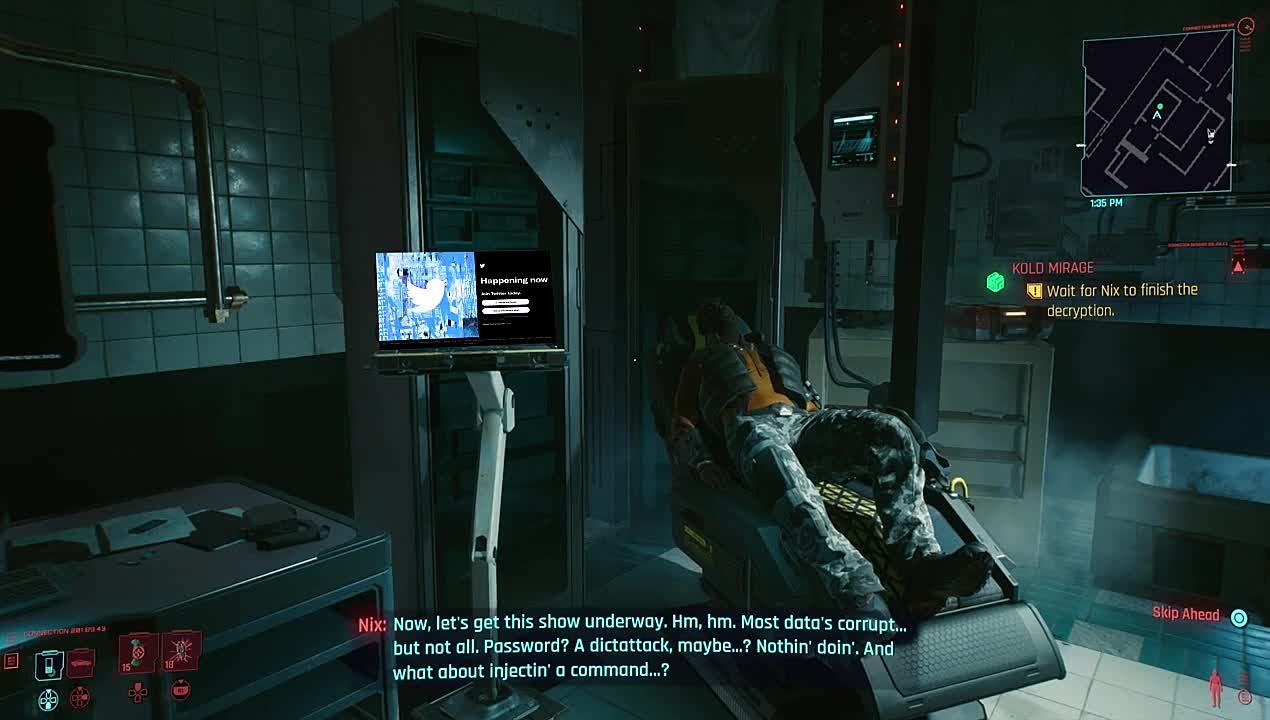Use the consumable slot showing 15
Image resolution: width=1270 pixels, height=720 pixels.
138,651
